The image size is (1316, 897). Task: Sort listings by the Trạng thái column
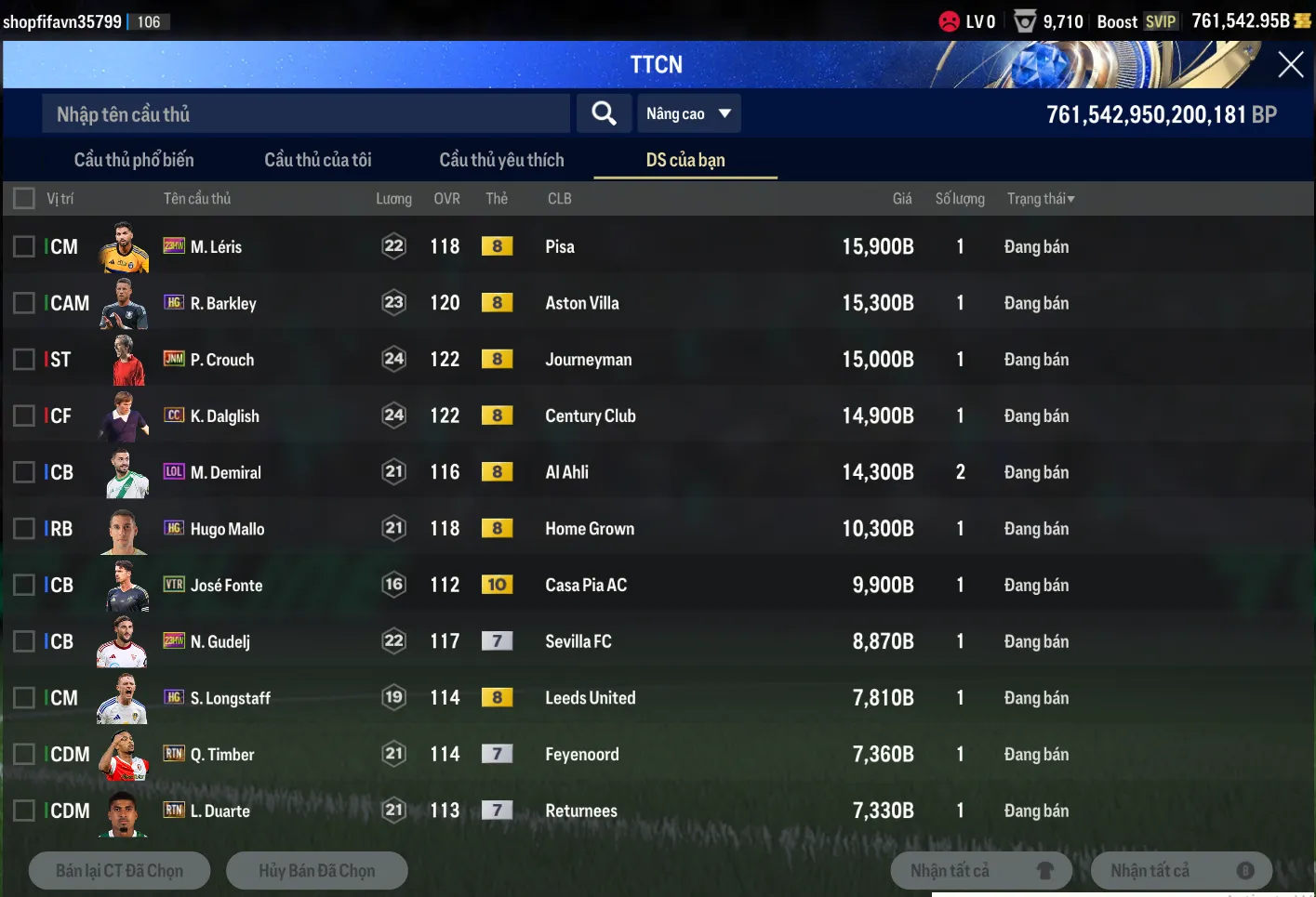click(x=1040, y=199)
